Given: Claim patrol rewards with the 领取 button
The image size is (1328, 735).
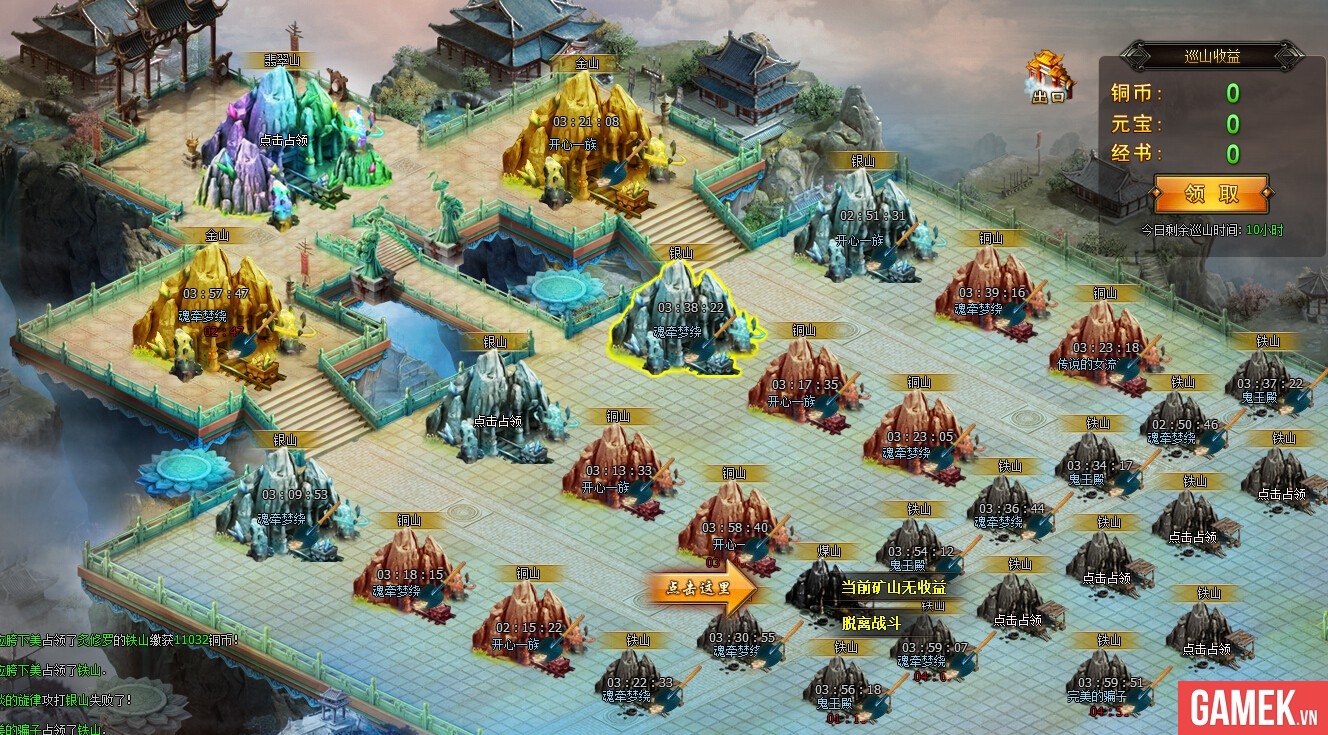Looking at the screenshot, I should 1210,193.
